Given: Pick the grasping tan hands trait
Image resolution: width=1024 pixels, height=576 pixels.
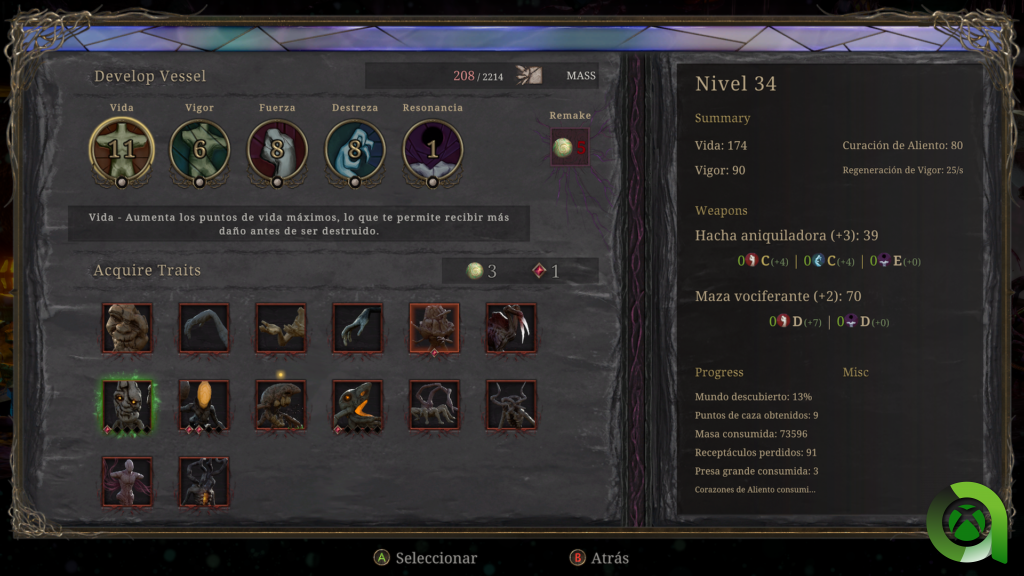Looking at the screenshot, I should pyautogui.click(x=281, y=329).
